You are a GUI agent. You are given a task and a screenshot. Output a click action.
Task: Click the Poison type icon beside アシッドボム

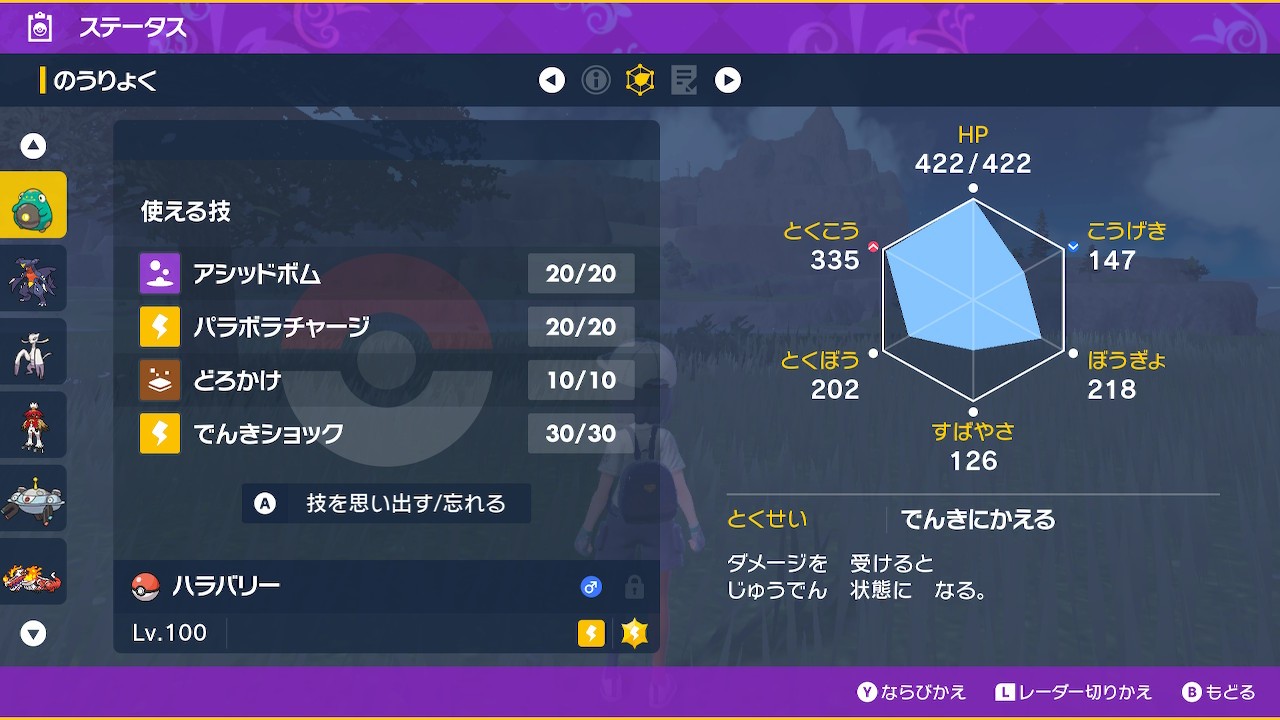click(x=159, y=273)
